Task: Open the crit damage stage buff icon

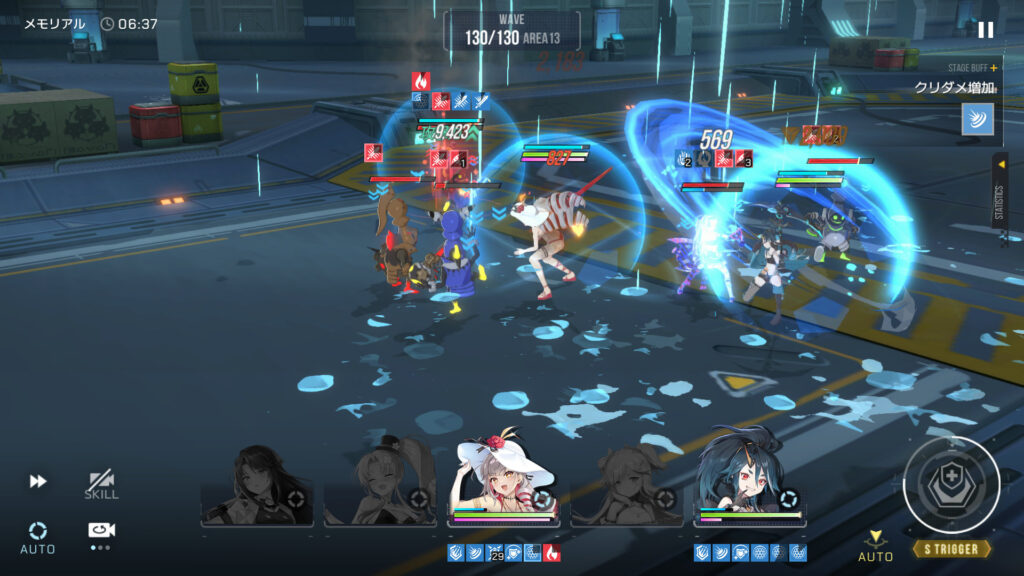Action: [x=977, y=118]
